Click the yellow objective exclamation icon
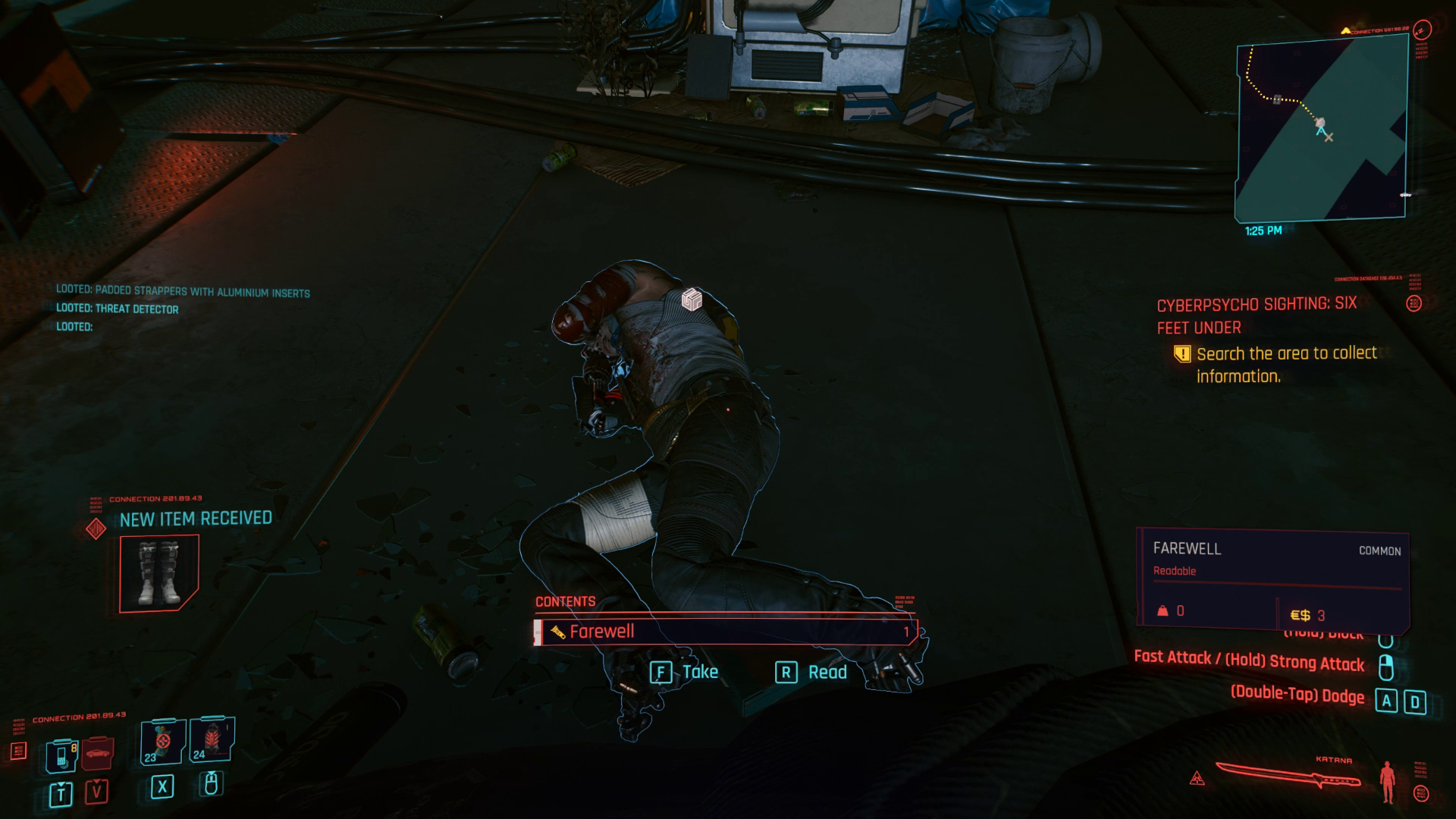 click(x=1183, y=353)
